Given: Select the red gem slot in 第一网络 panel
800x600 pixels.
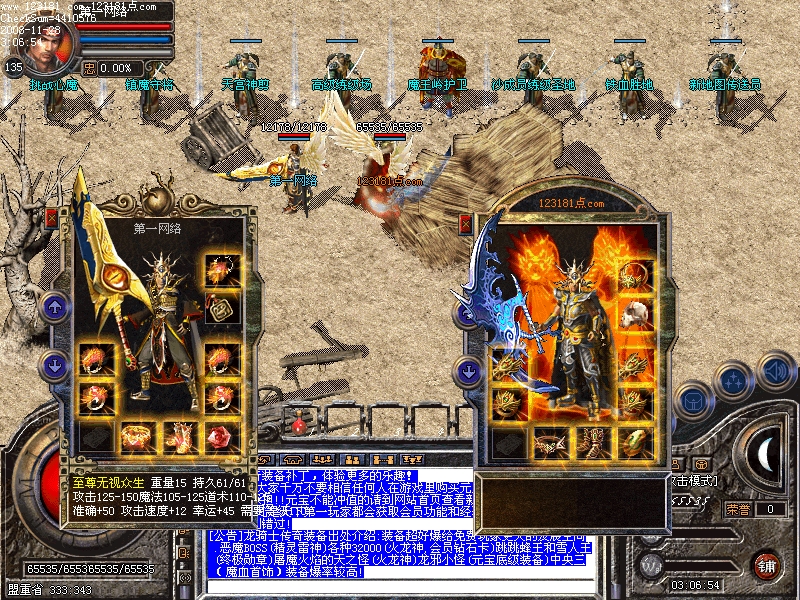Looking at the screenshot, I should (220, 437).
